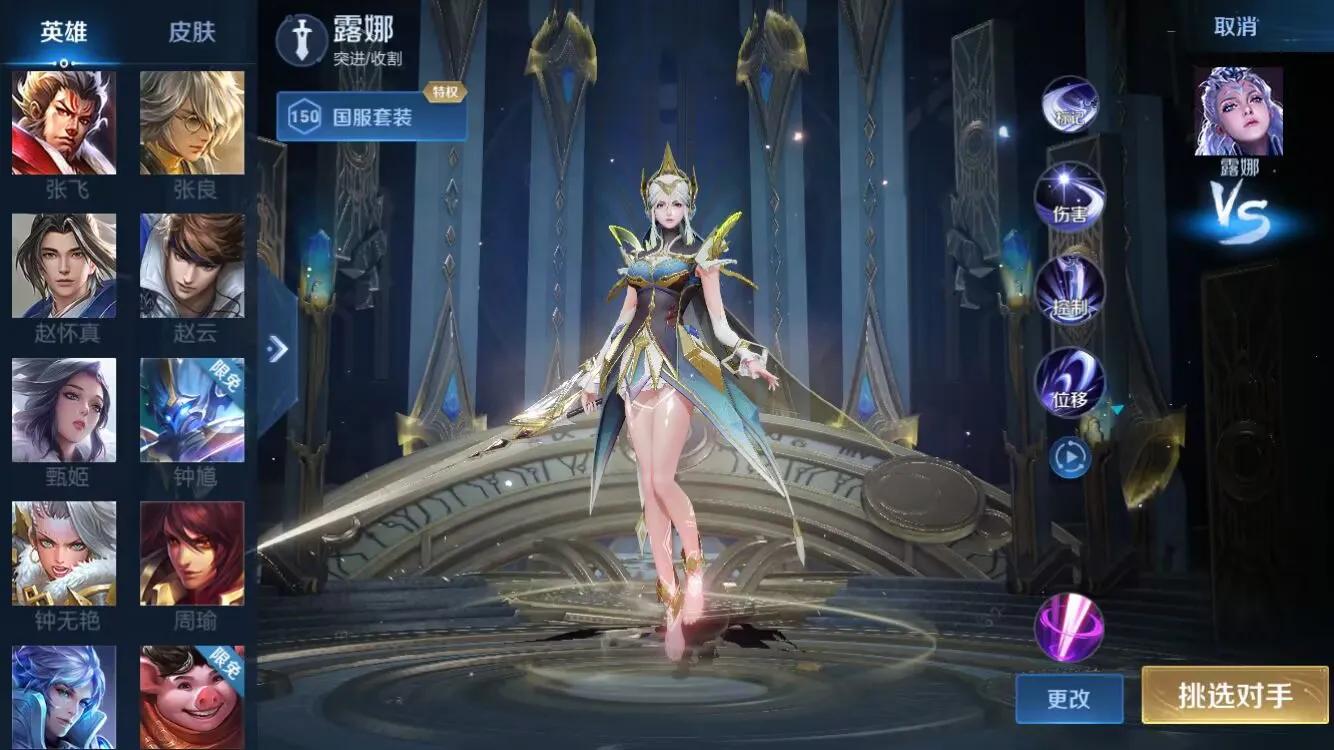Screen dimensions: 1334x750
Task: Pick hero 钟无艳 portrait
Action: [64, 553]
